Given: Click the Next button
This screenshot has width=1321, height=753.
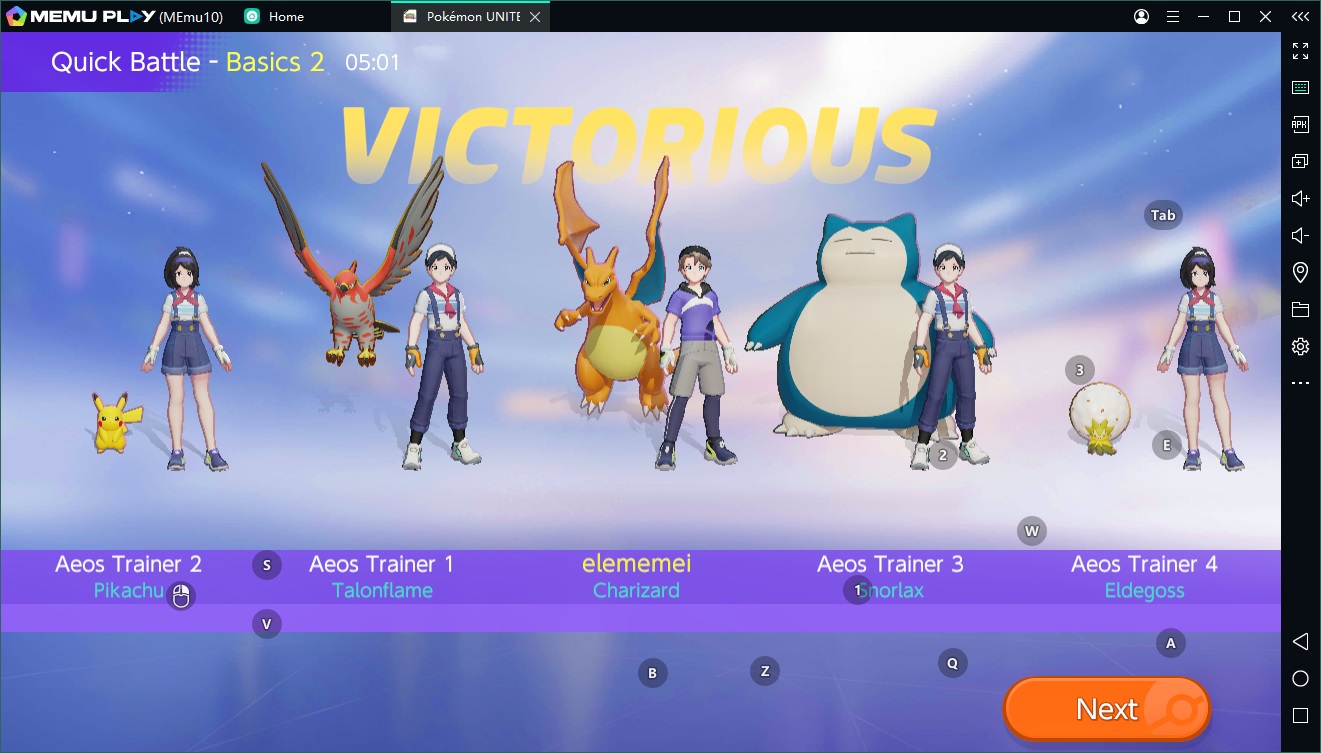Looking at the screenshot, I should tap(1106, 708).
